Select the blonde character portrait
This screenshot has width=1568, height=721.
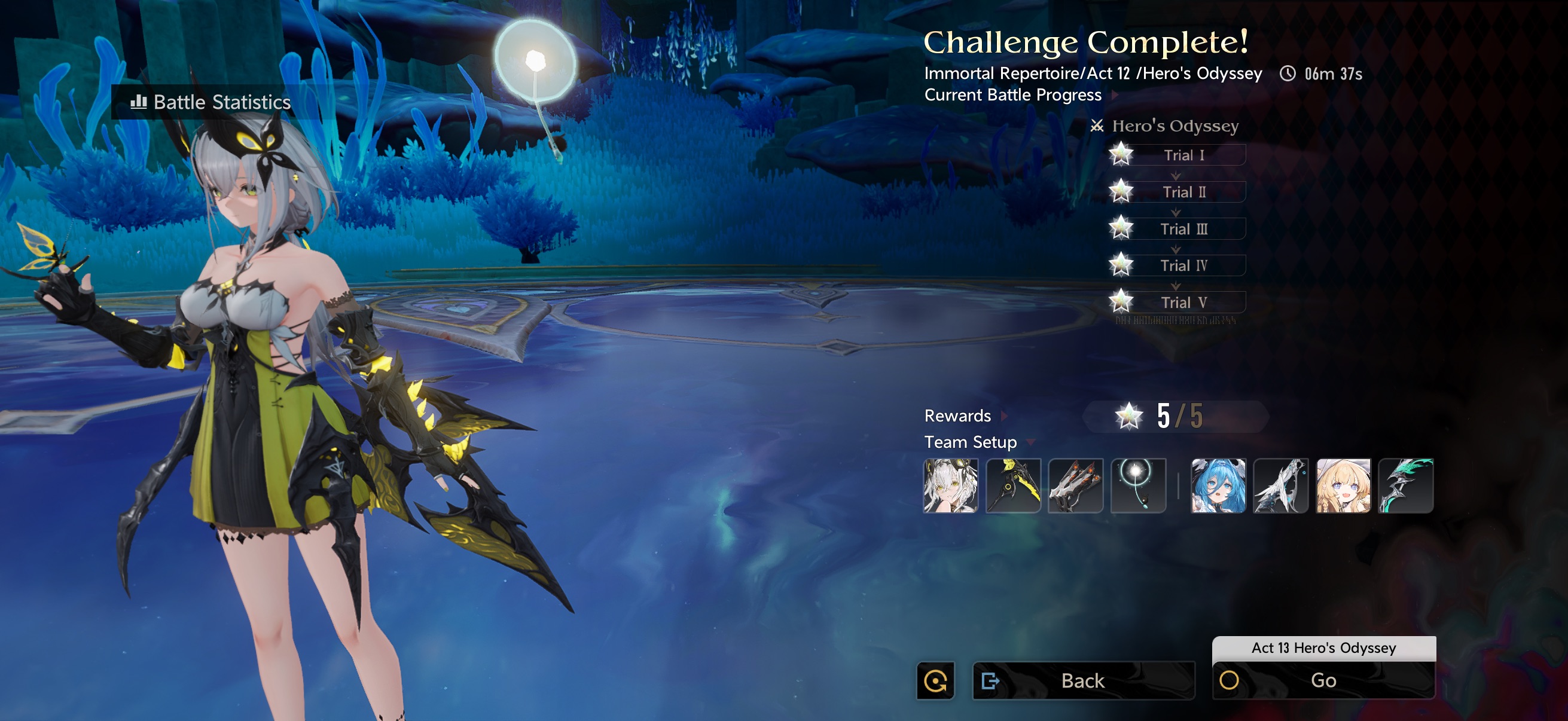click(x=1343, y=485)
